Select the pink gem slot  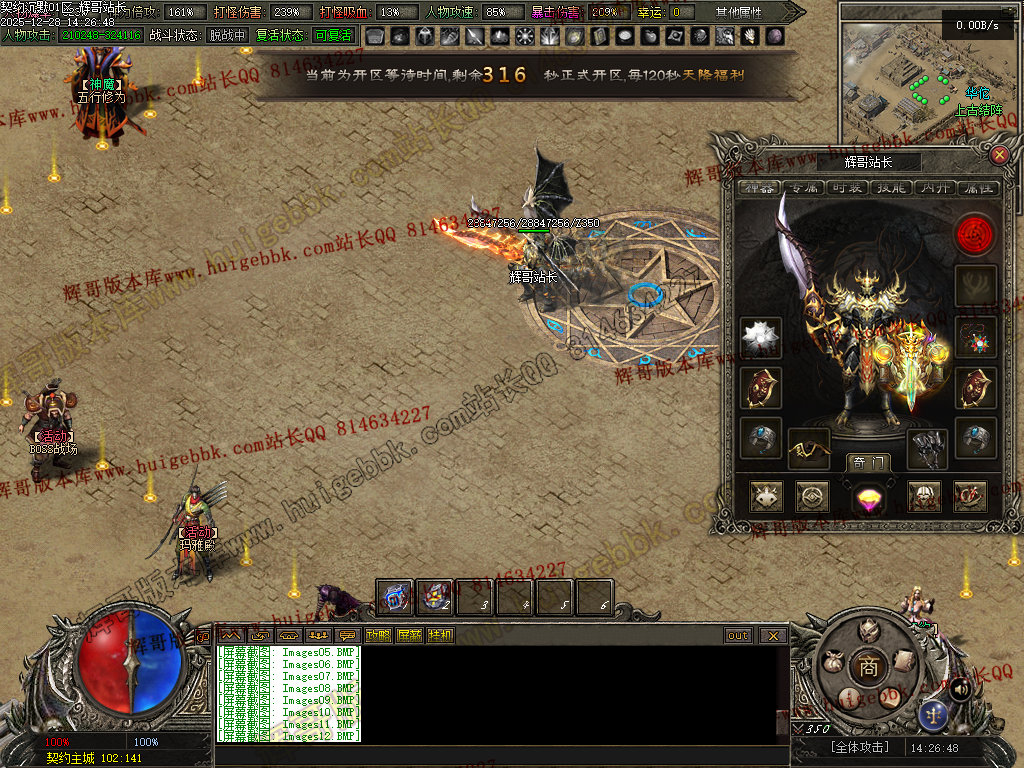click(x=867, y=497)
